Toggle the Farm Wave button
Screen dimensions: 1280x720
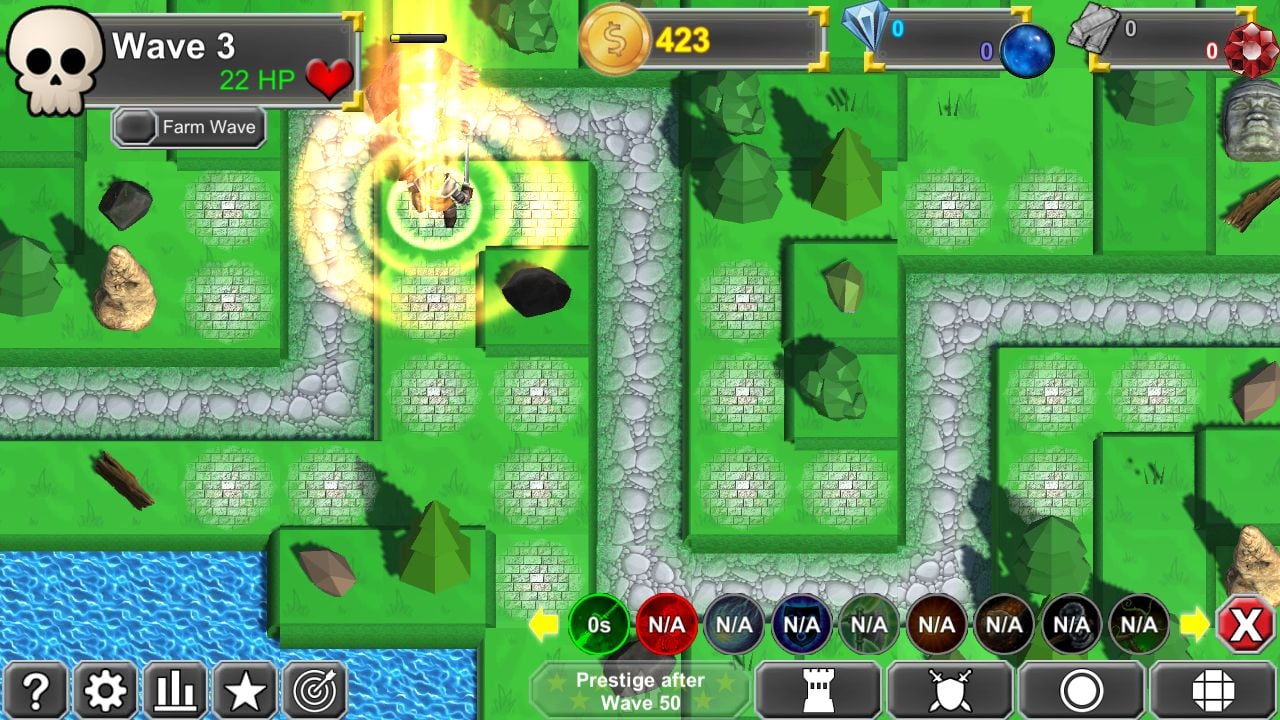point(189,128)
